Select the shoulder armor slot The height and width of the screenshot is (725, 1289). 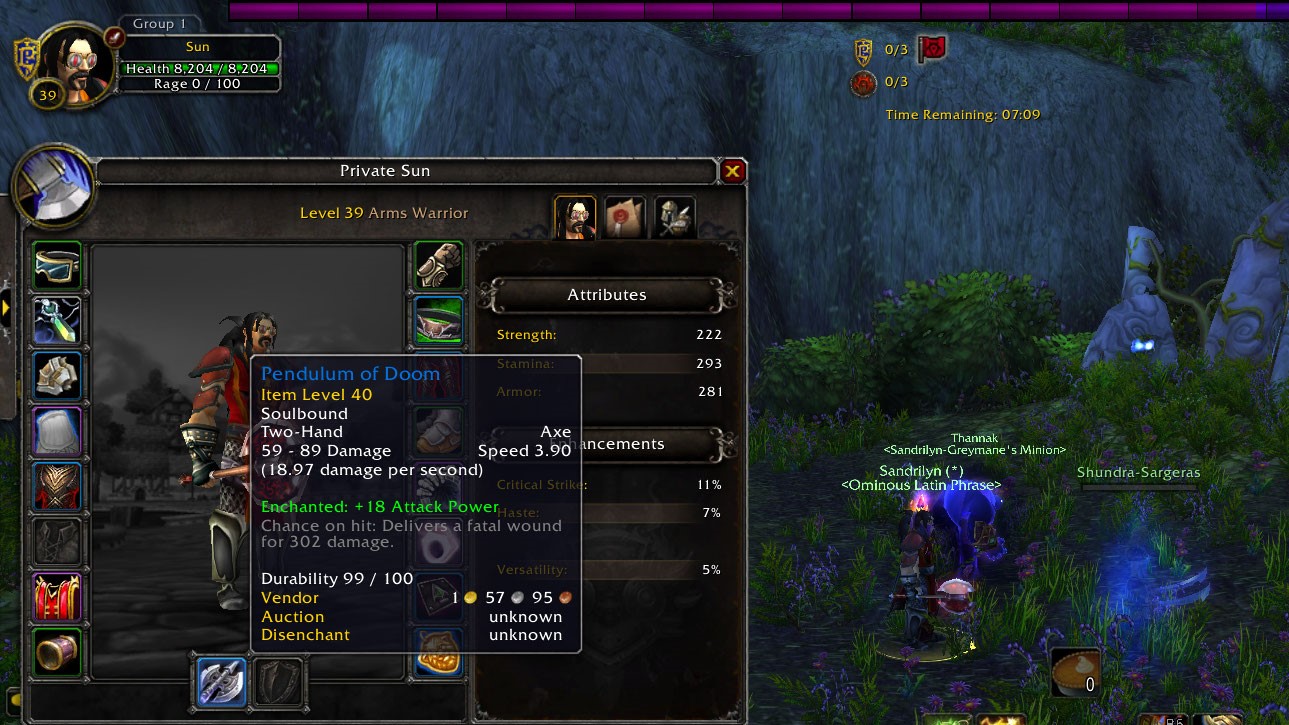(x=57, y=376)
